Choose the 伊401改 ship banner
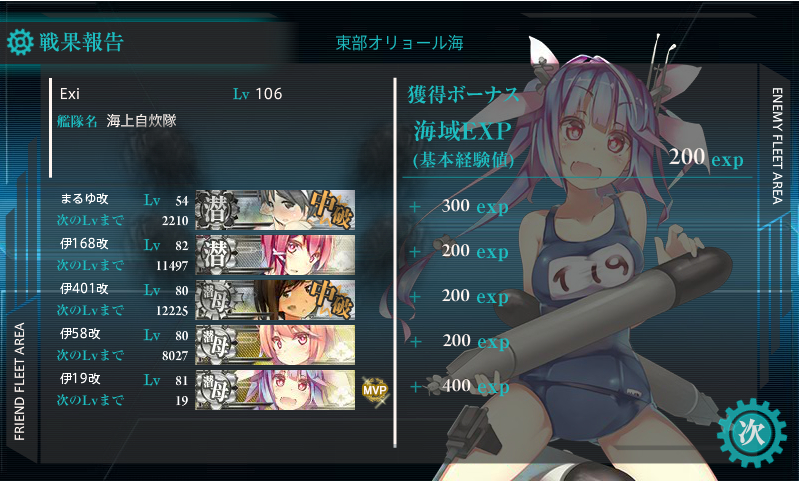The width and height of the screenshot is (799, 481). pyautogui.click(x=275, y=297)
